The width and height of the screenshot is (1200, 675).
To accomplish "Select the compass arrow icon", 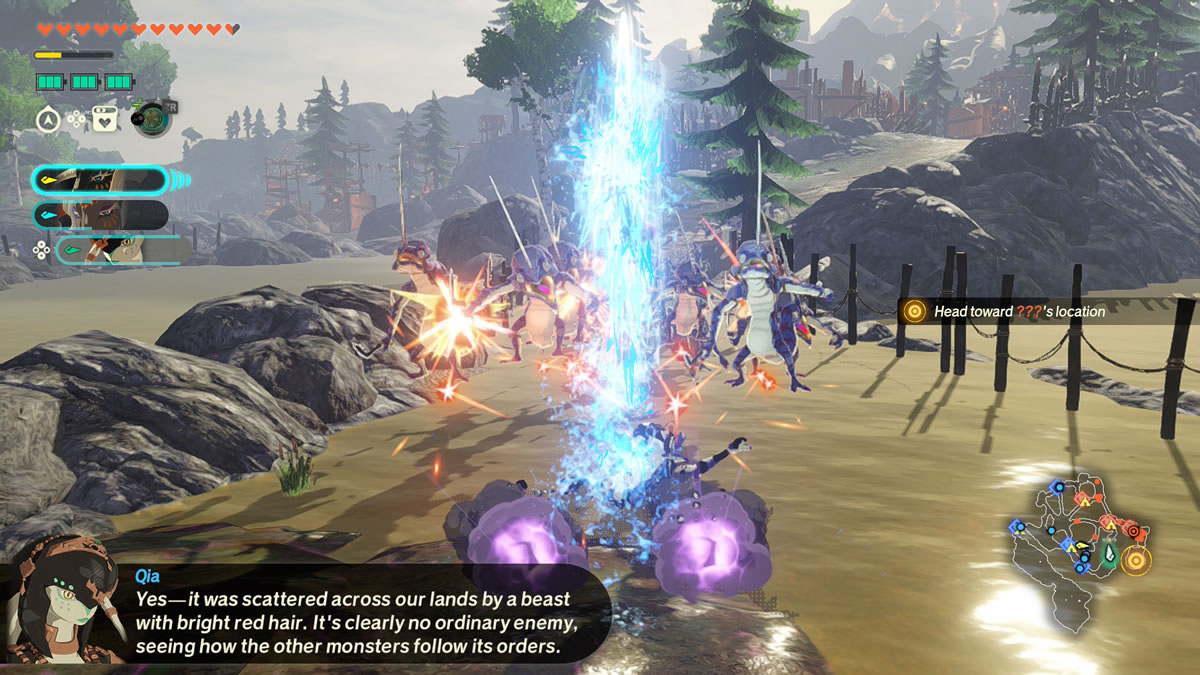I will [x=47, y=119].
